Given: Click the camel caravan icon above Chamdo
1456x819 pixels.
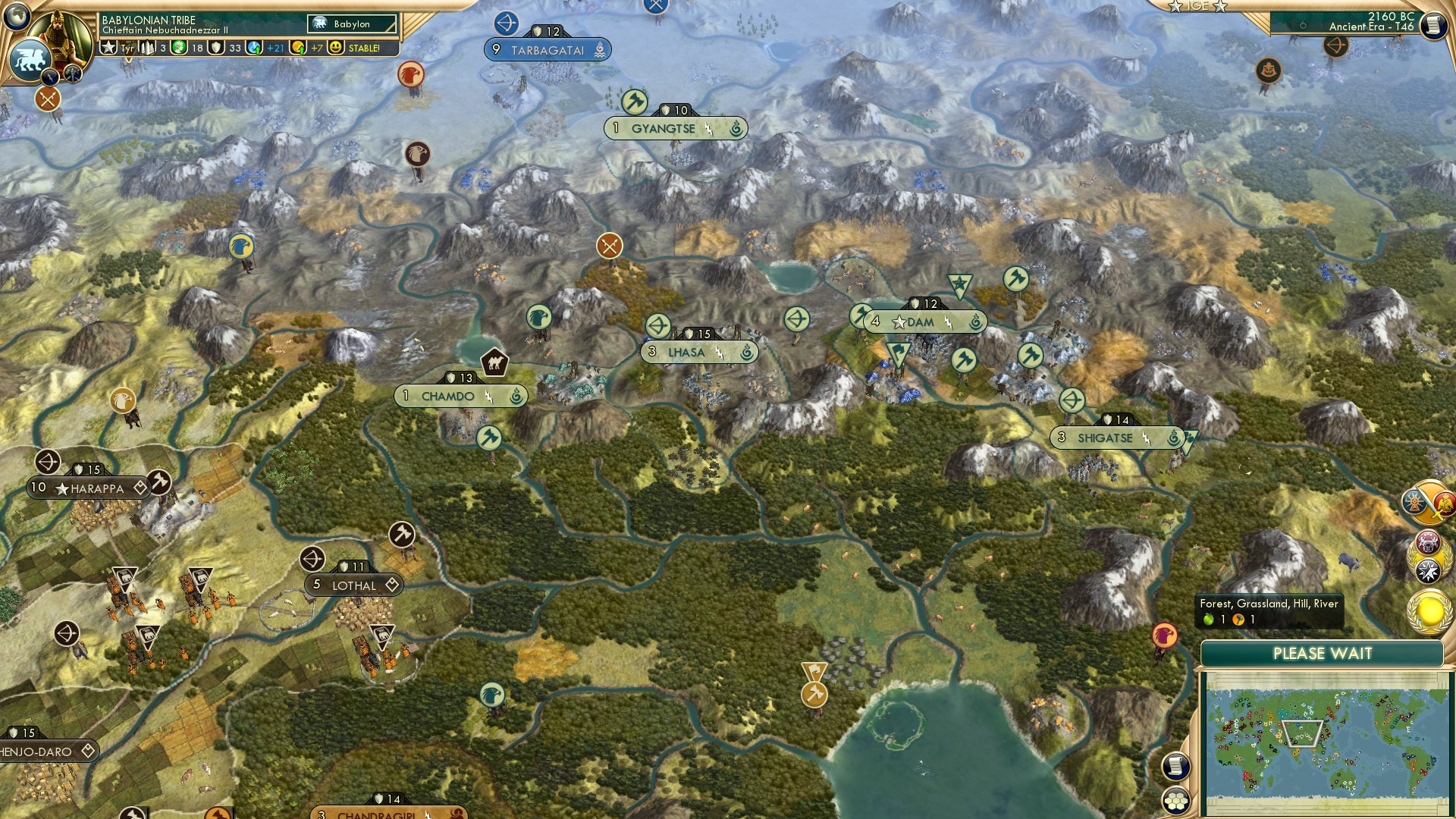Looking at the screenshot, I should coord(494,362).
